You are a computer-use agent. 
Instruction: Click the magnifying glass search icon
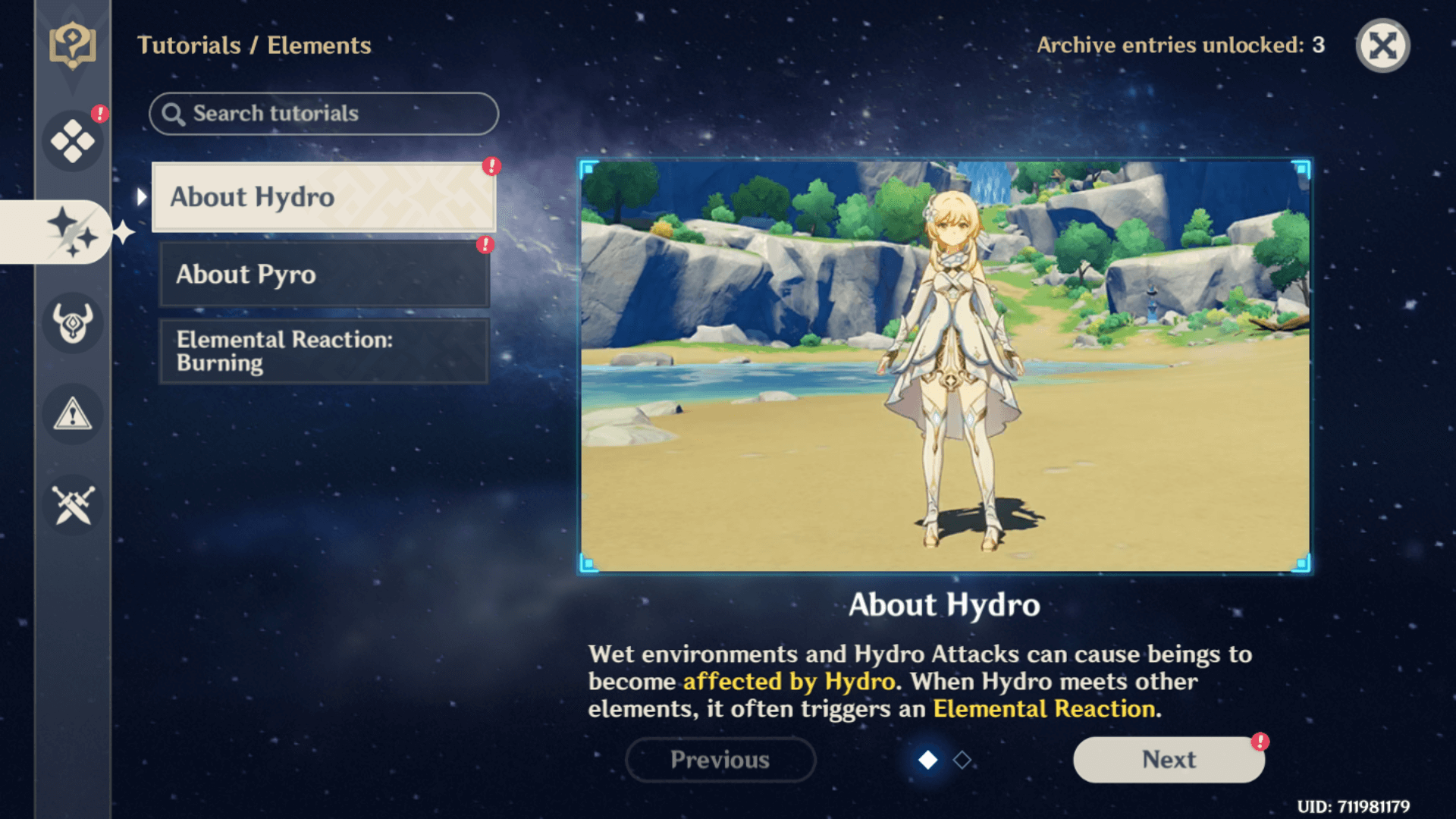pos(176,114)
